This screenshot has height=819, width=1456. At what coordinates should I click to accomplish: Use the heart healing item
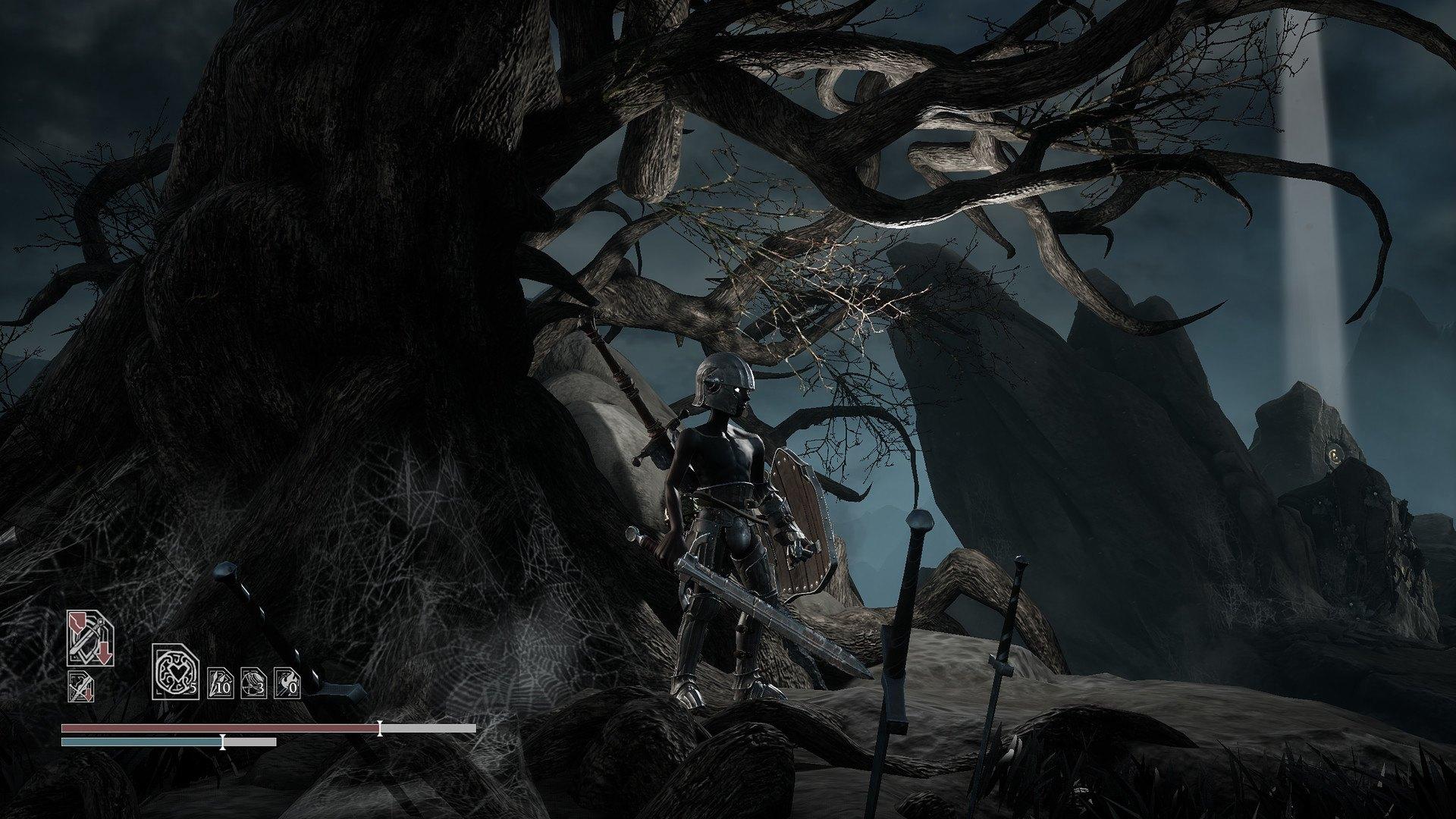(x=176, y=671)
